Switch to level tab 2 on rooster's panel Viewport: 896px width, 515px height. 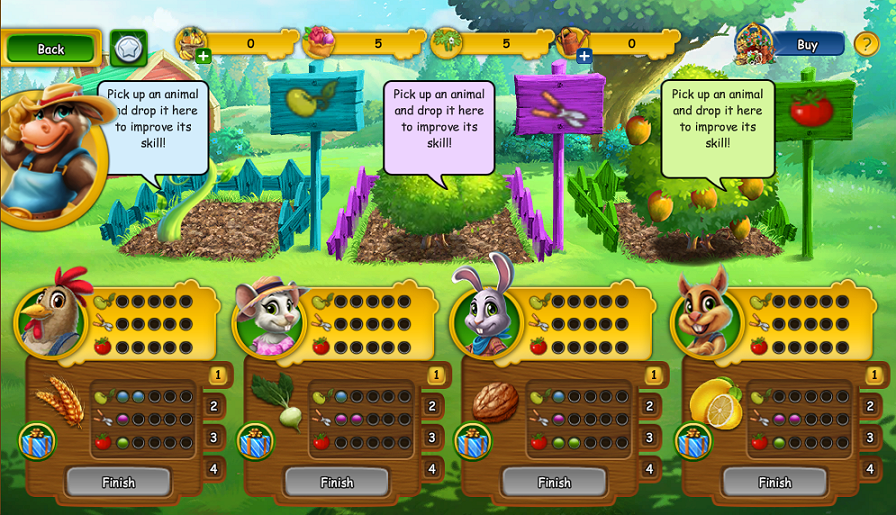[215, 406]
